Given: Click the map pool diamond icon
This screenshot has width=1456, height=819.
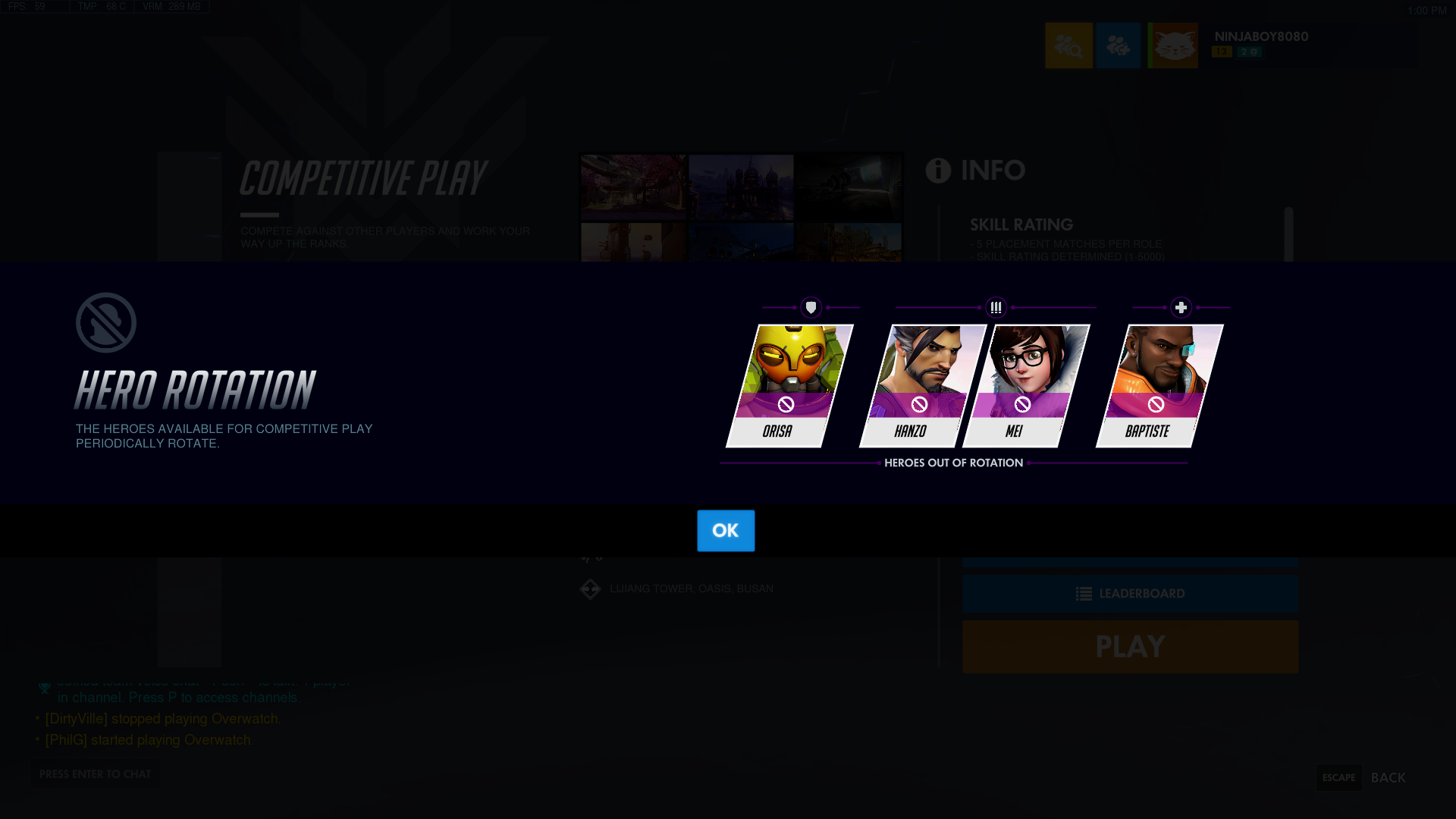Looking at the screenshot, I should [x=590, y=588].
